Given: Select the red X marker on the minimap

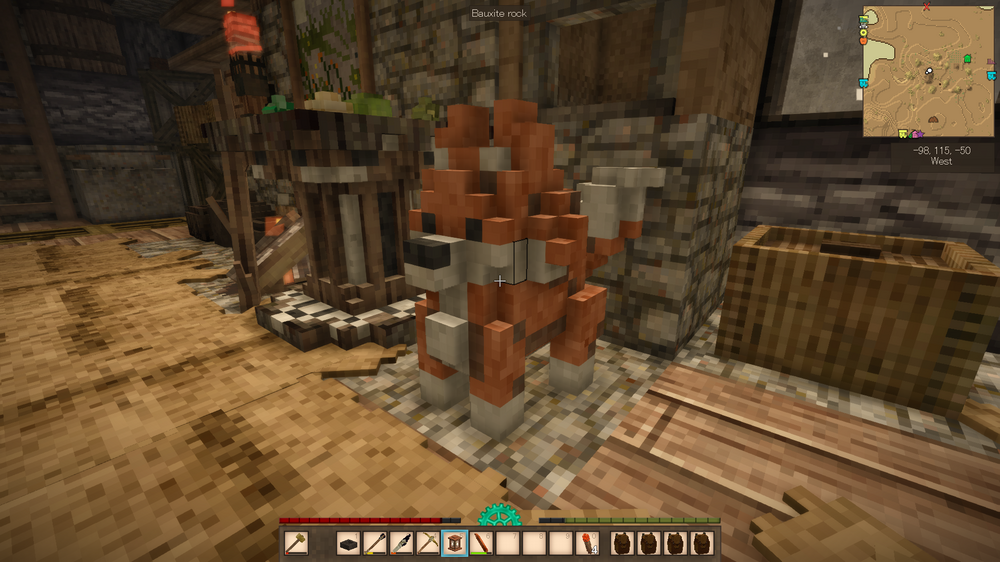Looking at the screenshot, I should click(927, 7).
